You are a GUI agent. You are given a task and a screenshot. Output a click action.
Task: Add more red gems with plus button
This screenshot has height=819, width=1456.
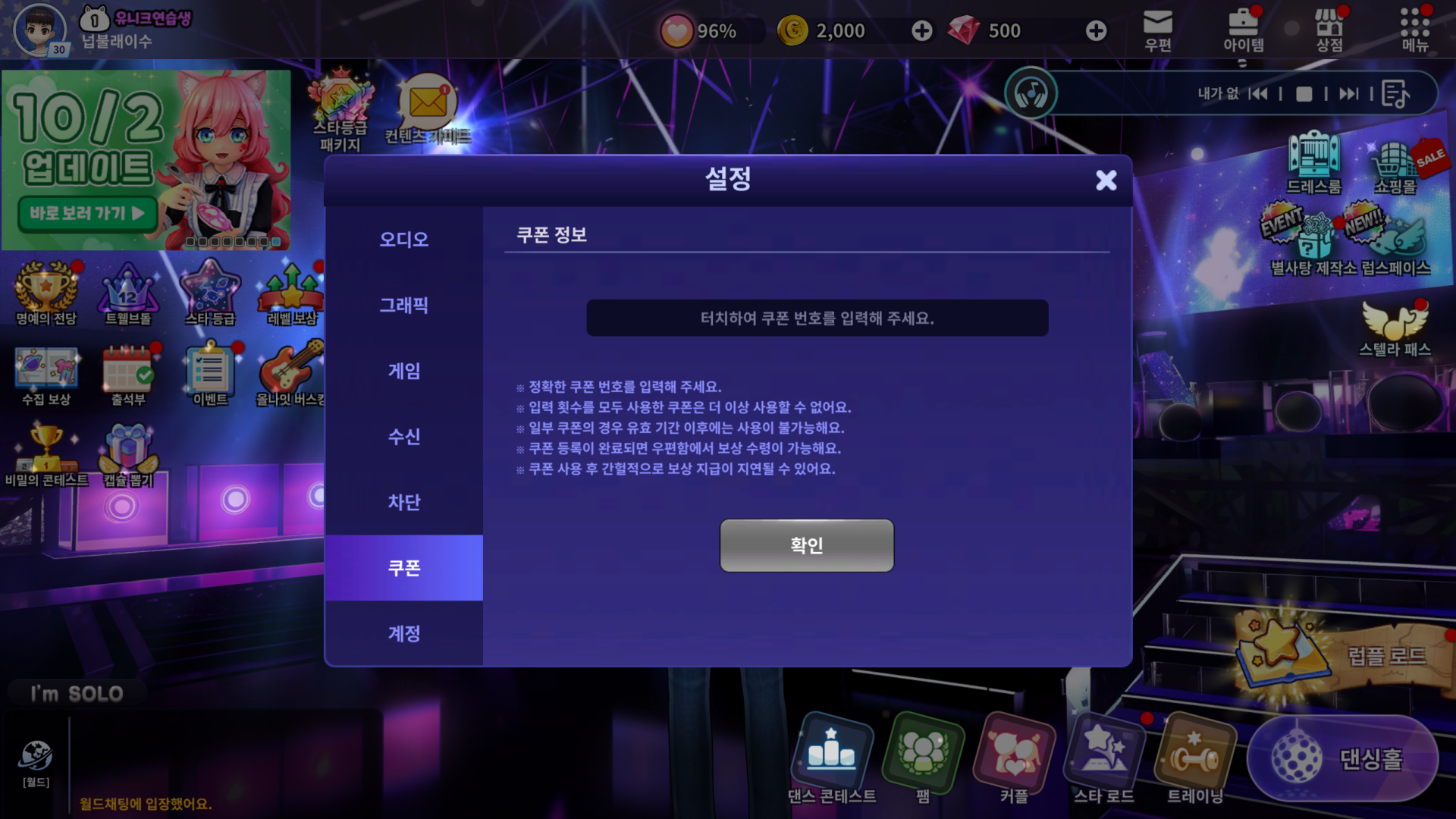pyautogui.click(x=1096, y=31)
